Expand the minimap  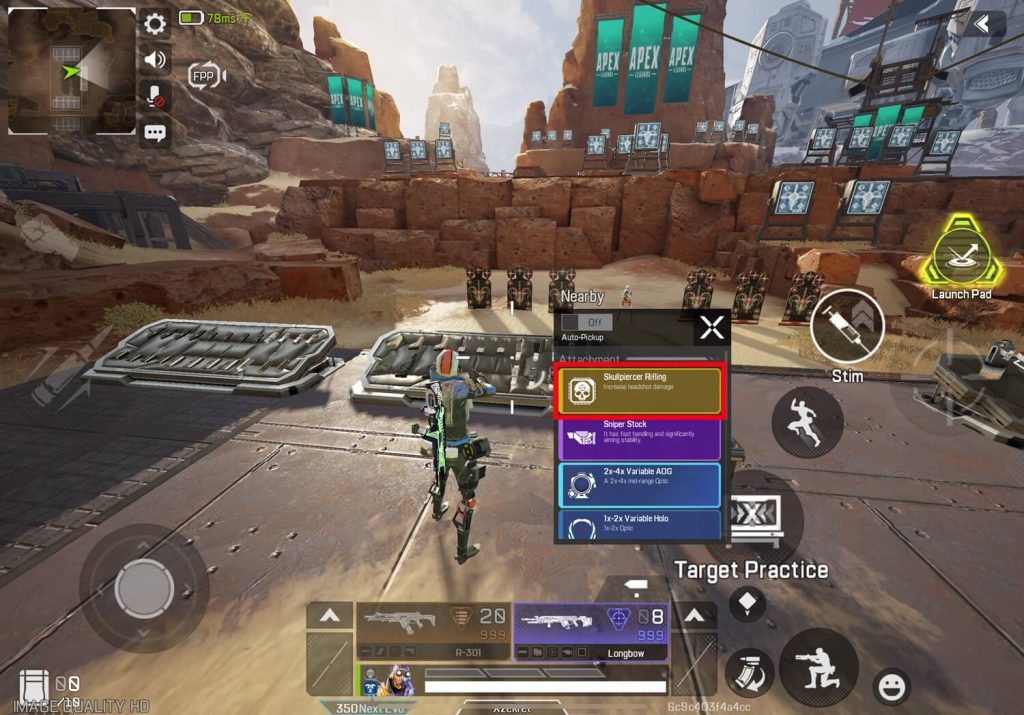point(72,71)
